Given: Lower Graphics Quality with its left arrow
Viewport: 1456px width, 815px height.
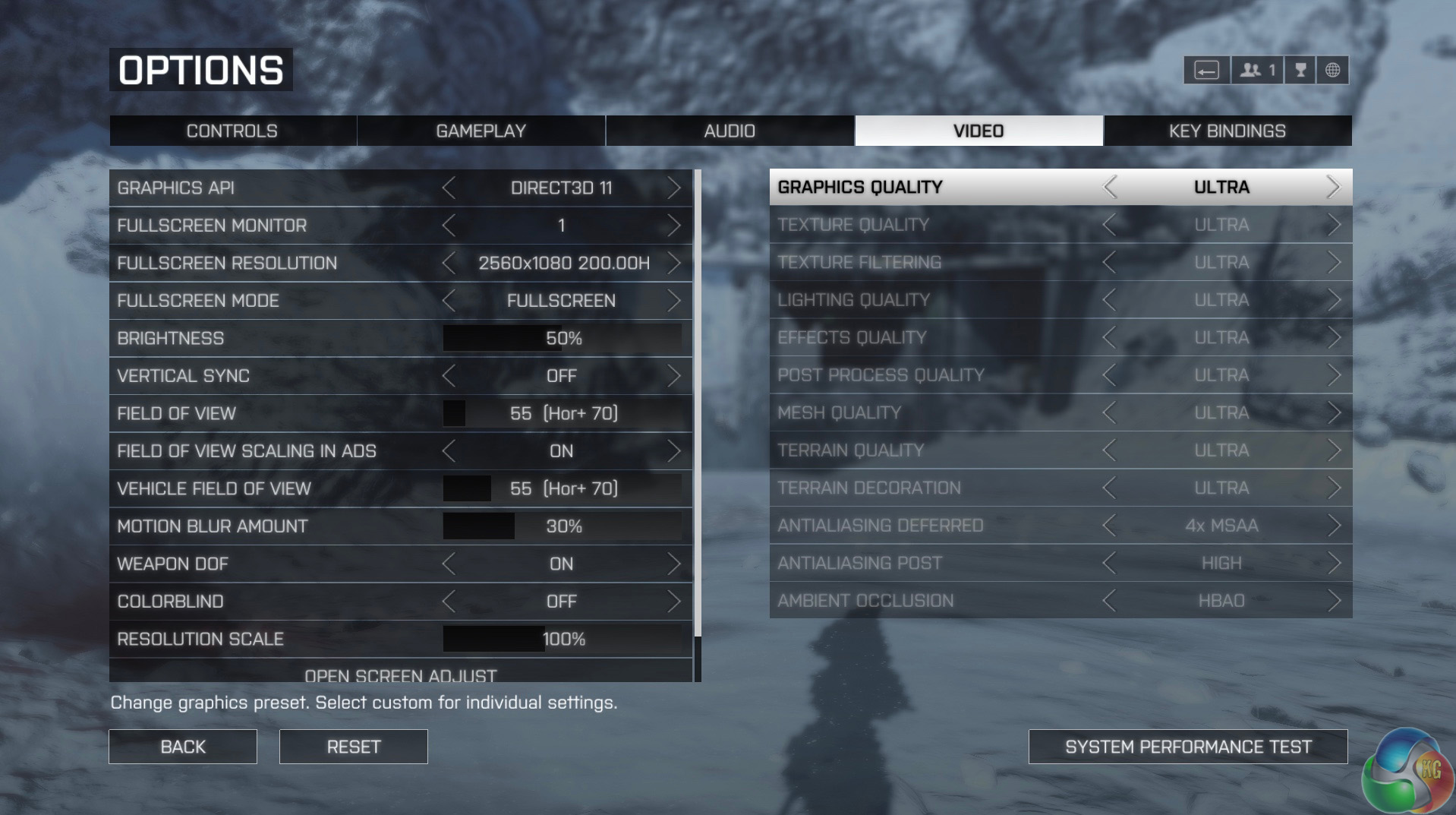Looking at the screenshot, I should click(1110, 187).
